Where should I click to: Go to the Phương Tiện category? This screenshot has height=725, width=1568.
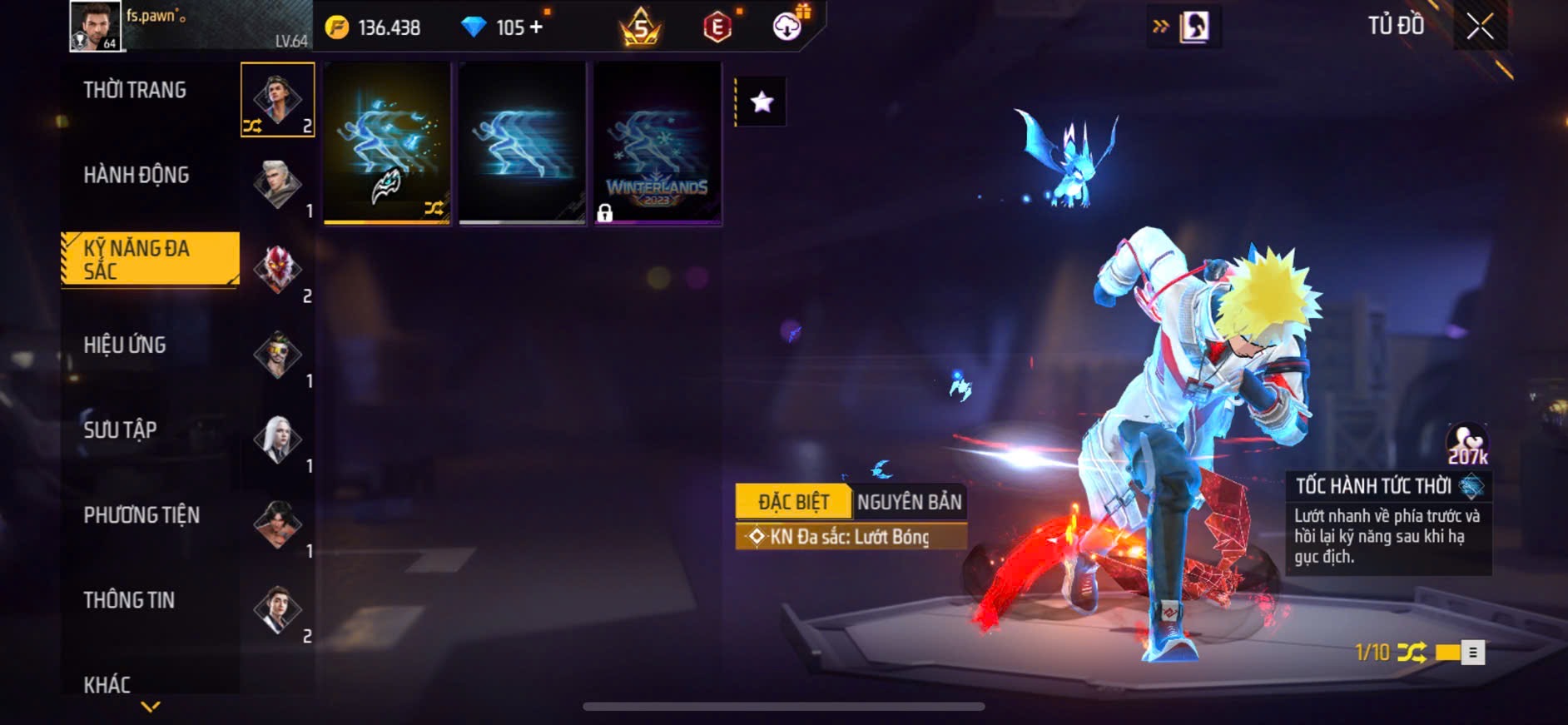(141, 515)
